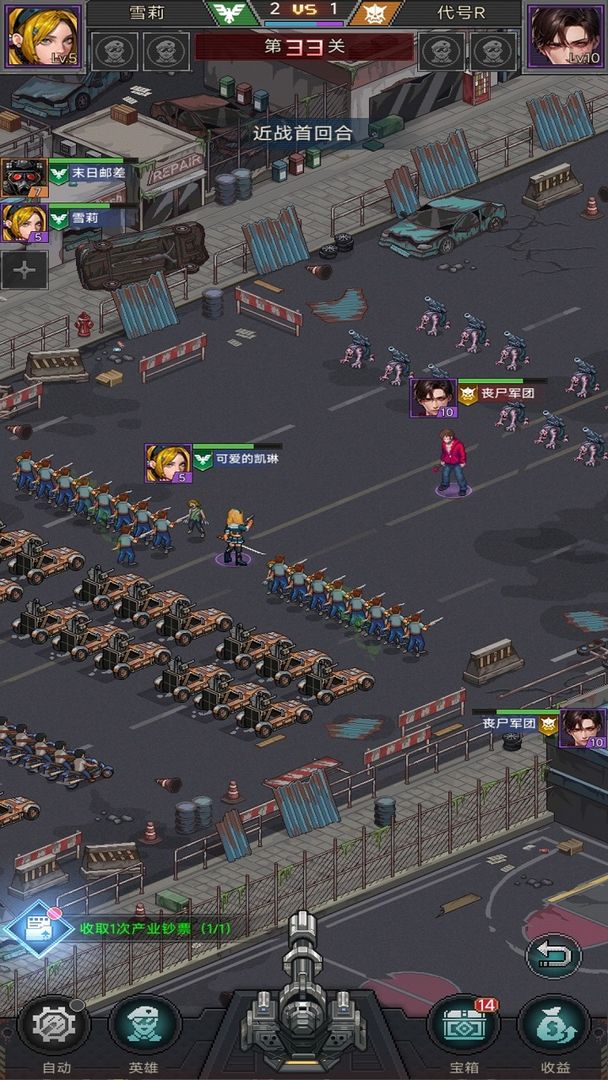Select the 雪莉 hero portrait in the left list
Image resolution: width=608 pixels, height=1080 pixels.
click(25, 222)
